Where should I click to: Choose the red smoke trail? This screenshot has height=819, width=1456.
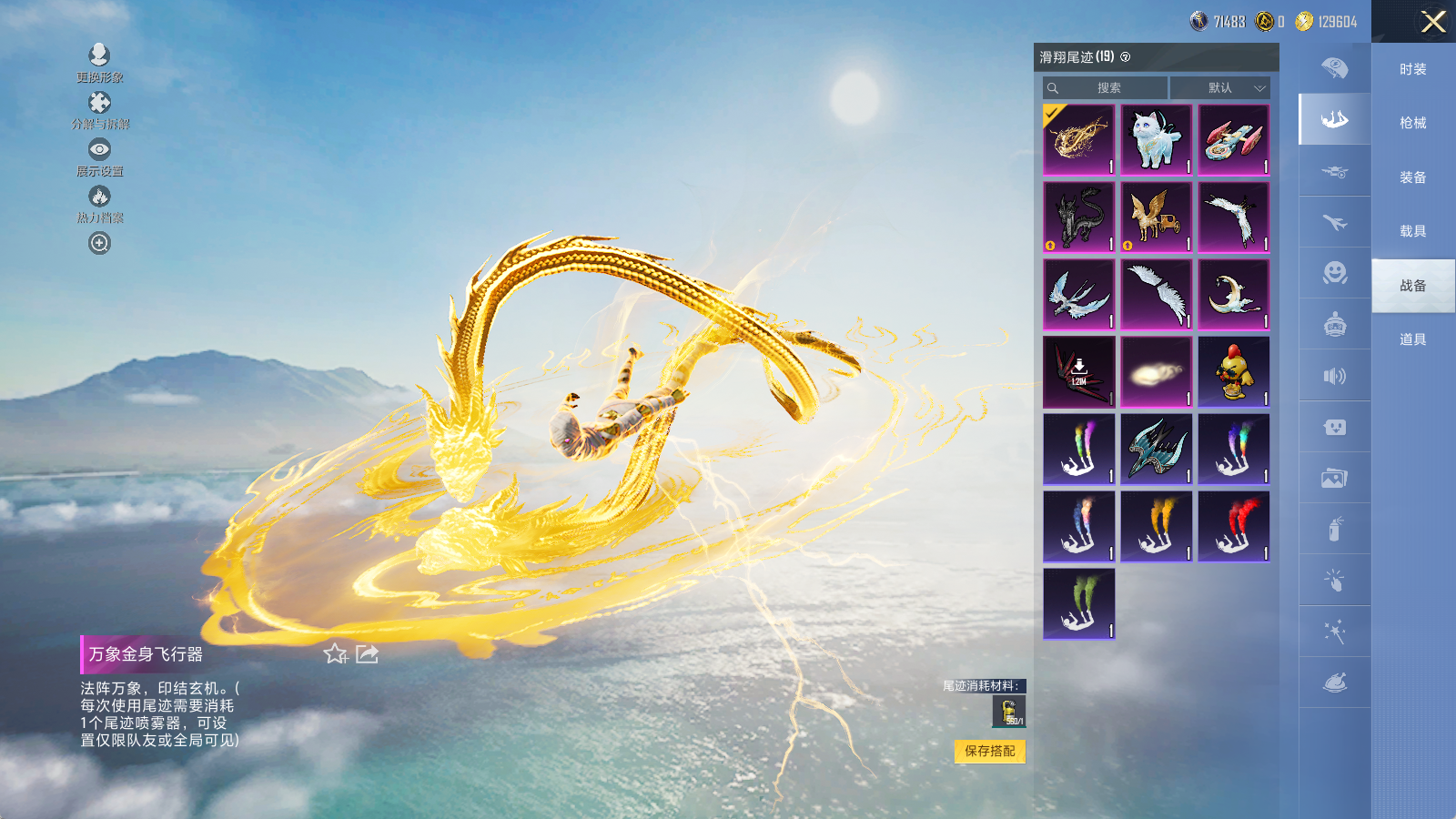(1233, 526)
